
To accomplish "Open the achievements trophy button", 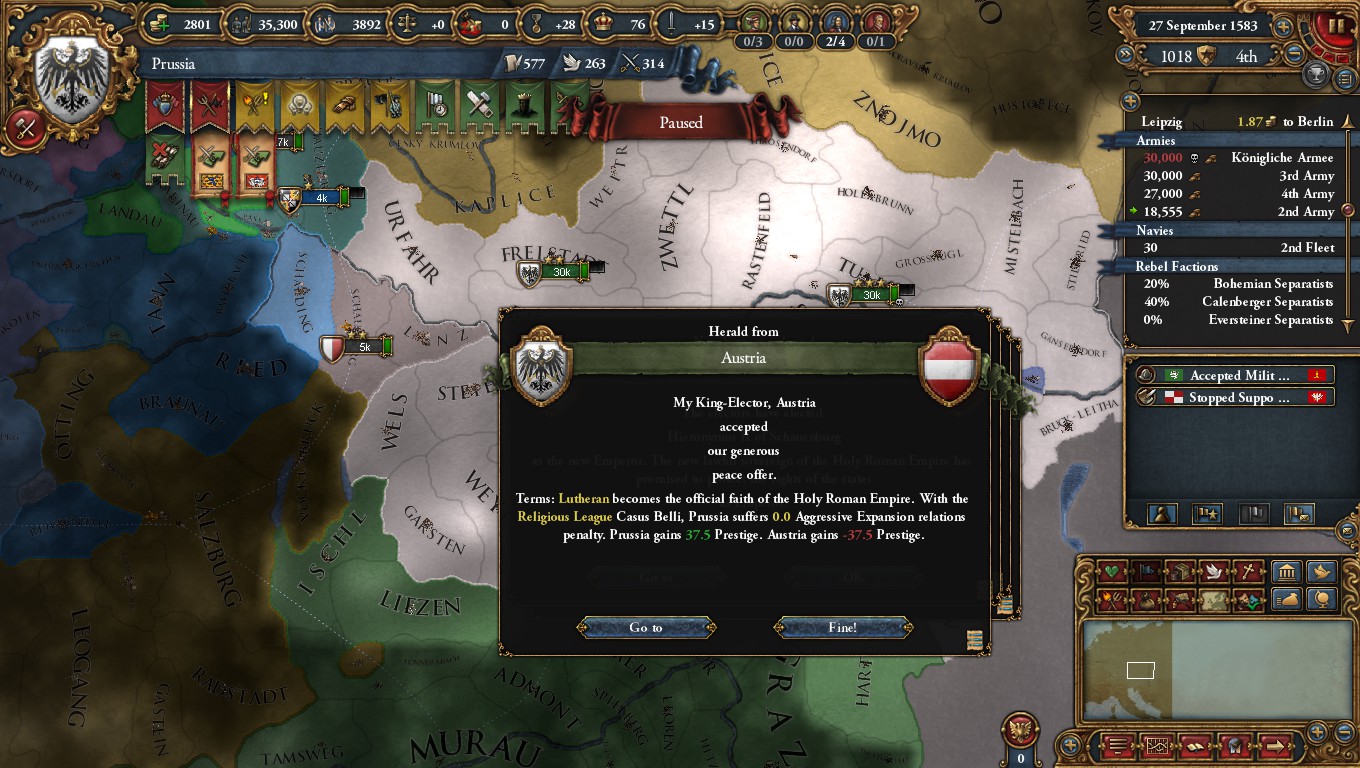I will pyautogui.click(x=1317, y=74).
